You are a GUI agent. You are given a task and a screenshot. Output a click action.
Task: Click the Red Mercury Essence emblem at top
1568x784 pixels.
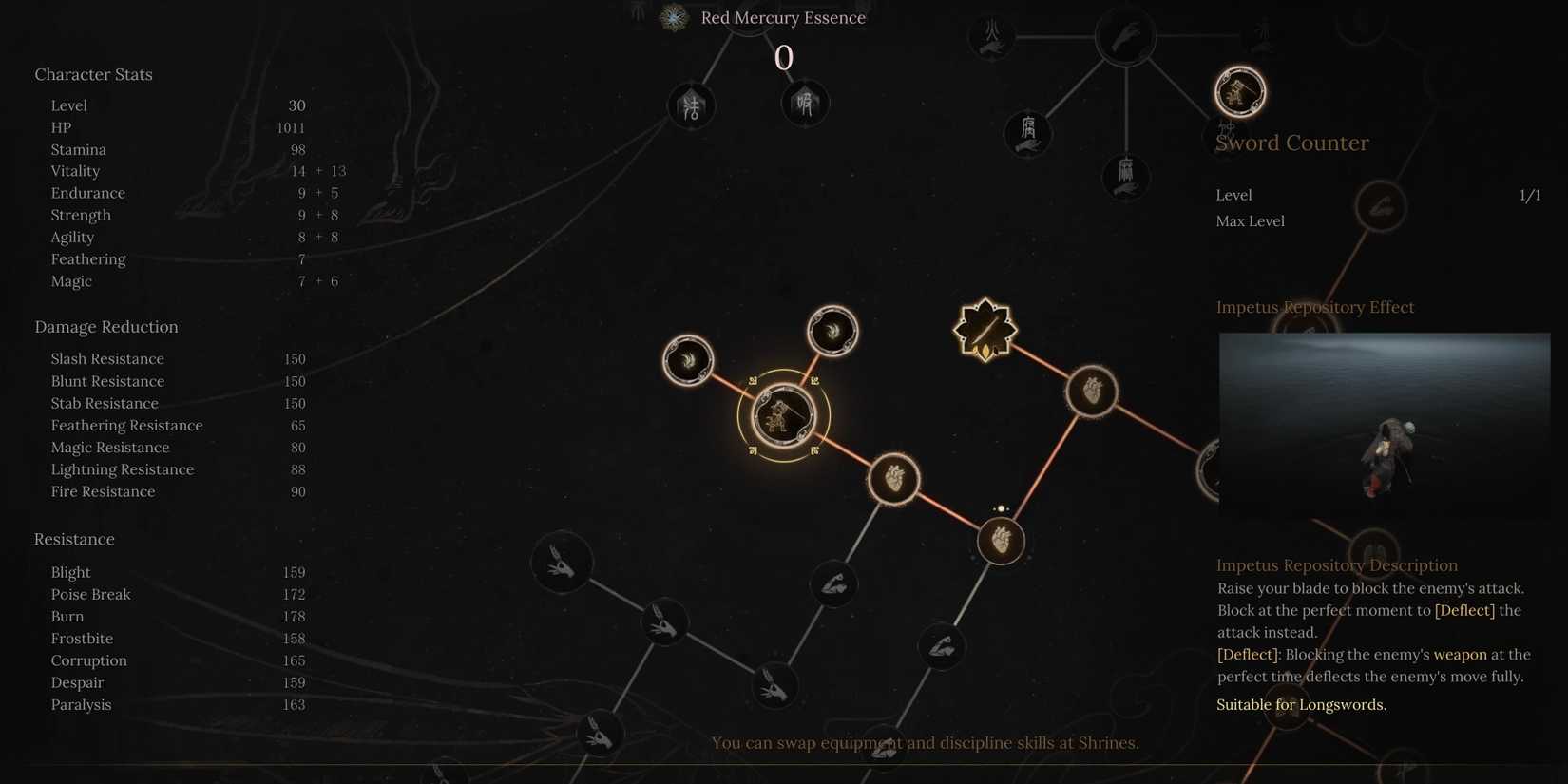673,17
